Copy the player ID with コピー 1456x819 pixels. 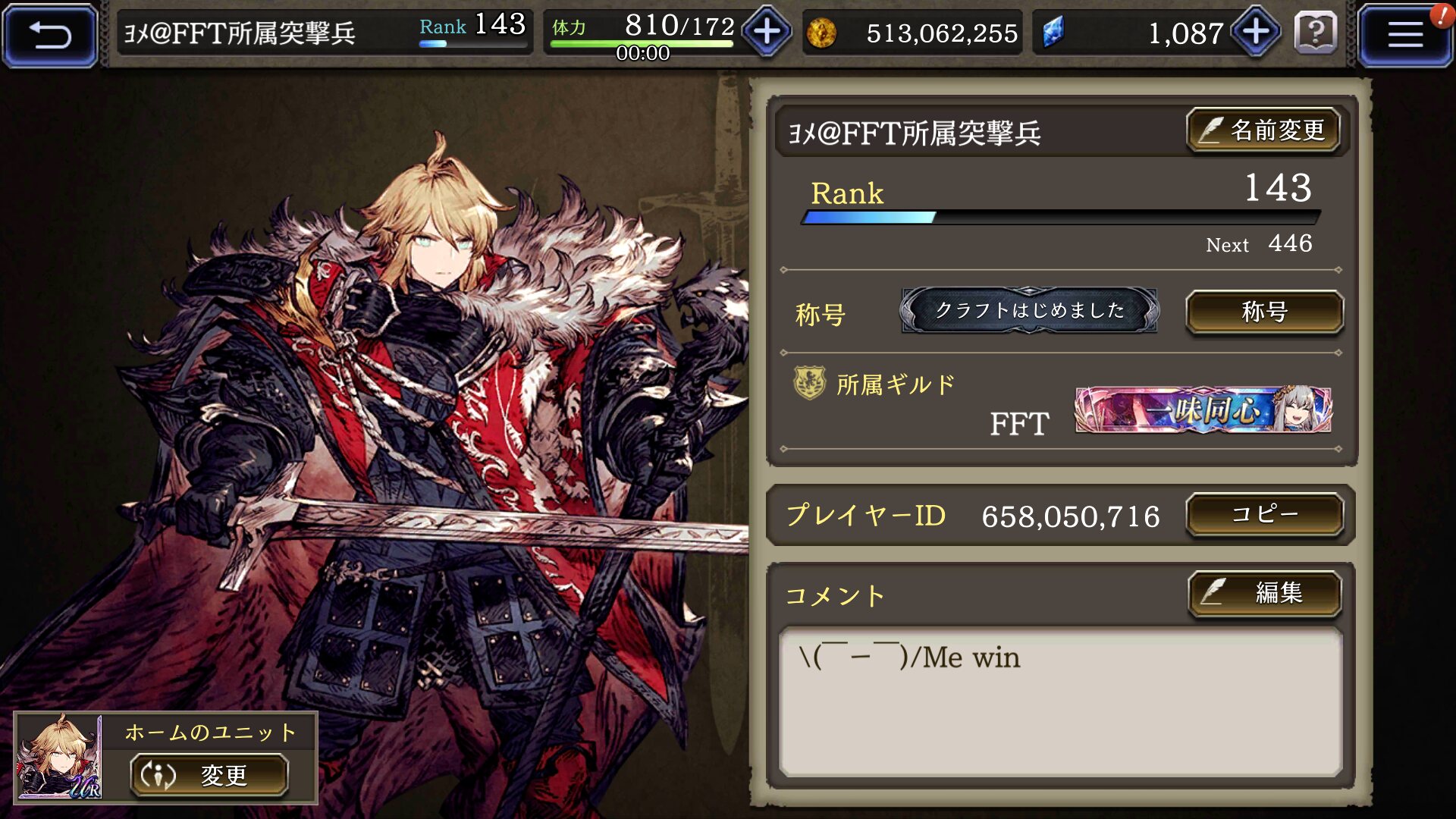coord(1264,515)
